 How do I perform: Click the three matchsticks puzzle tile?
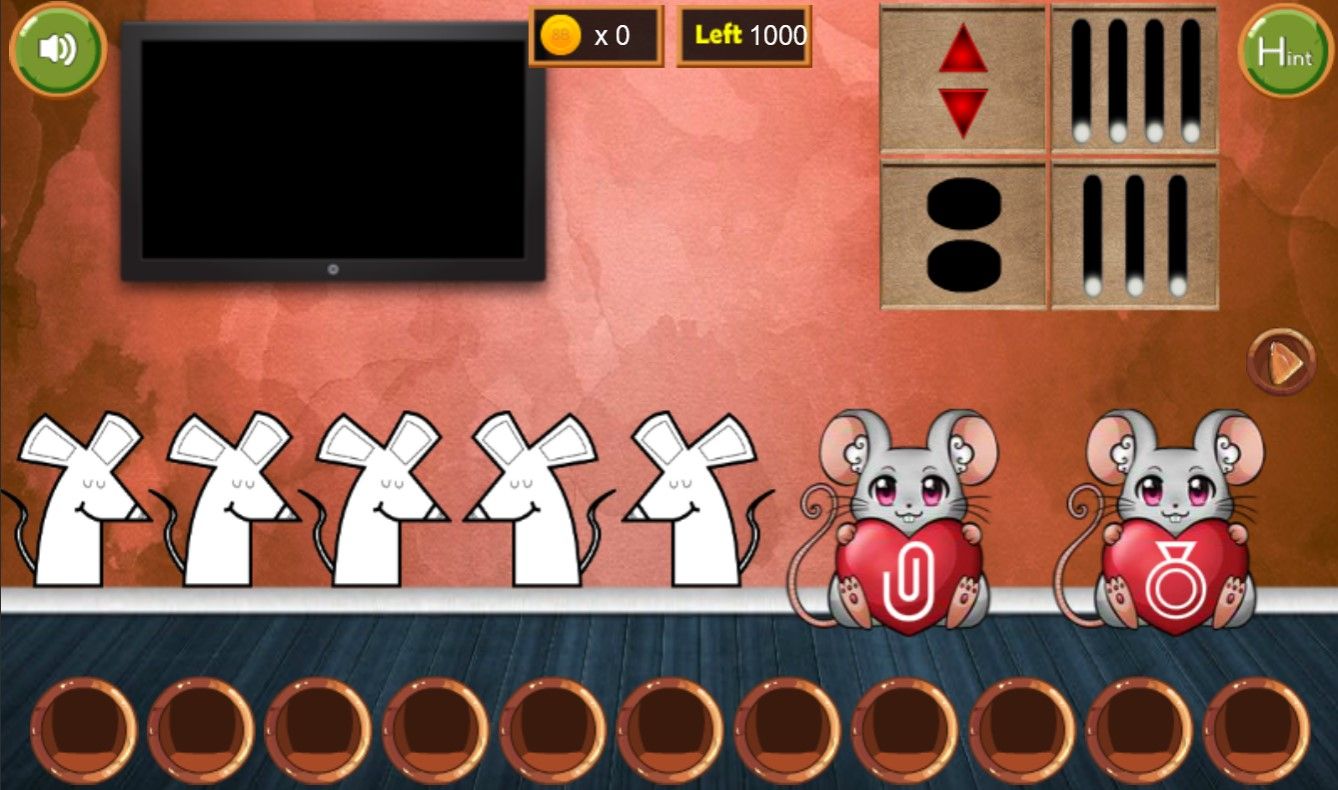point(1133,232)
